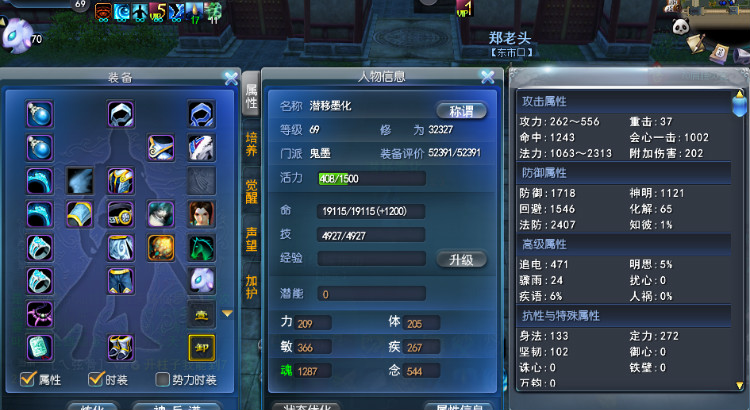Switch to the 培养 tab

pos(251,144)
